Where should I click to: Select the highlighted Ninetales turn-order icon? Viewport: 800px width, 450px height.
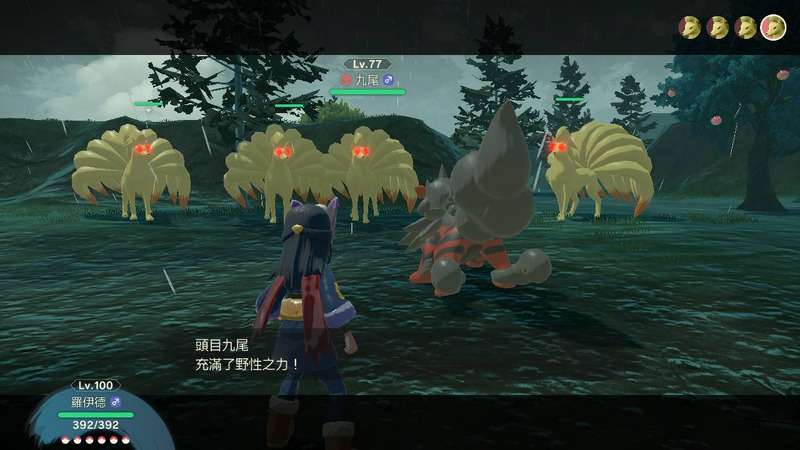pyautogui.click(x=772, y=27)
